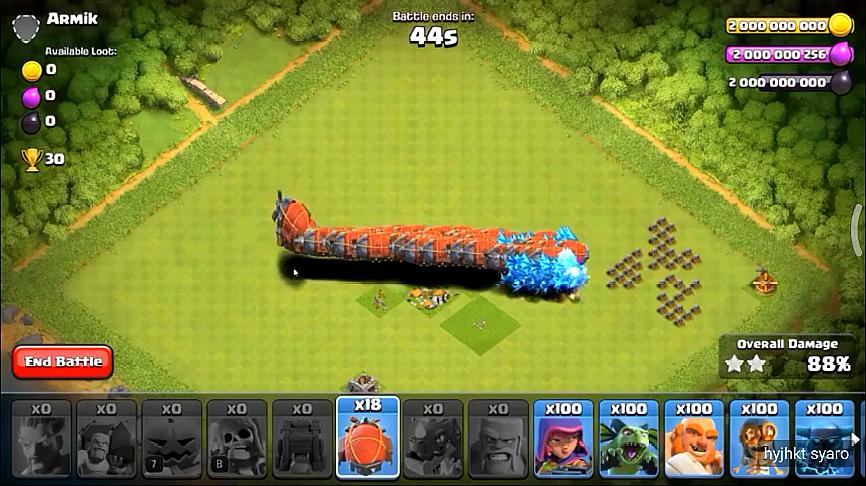Select the Goblin troop slot
The width and height of the screenshot is (866, 486).
tap(628, 440)
